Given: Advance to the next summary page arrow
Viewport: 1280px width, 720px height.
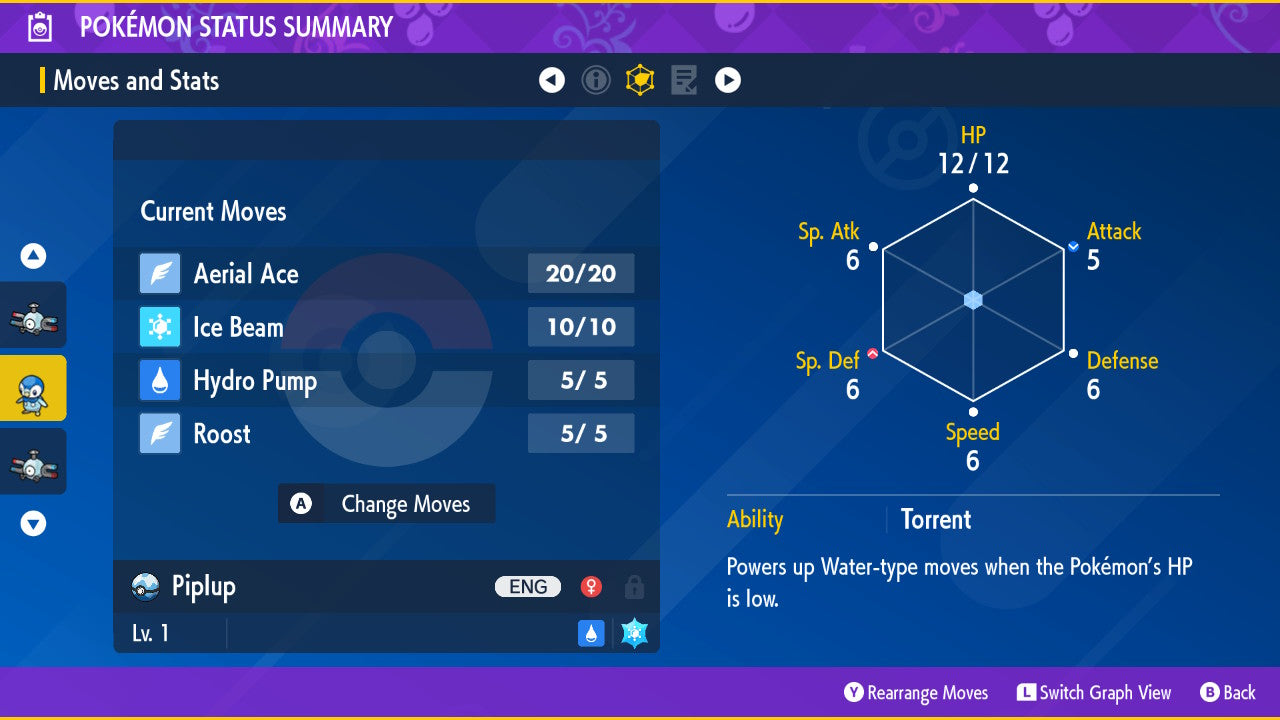Looking at the screenshot, I should point(728,80).
